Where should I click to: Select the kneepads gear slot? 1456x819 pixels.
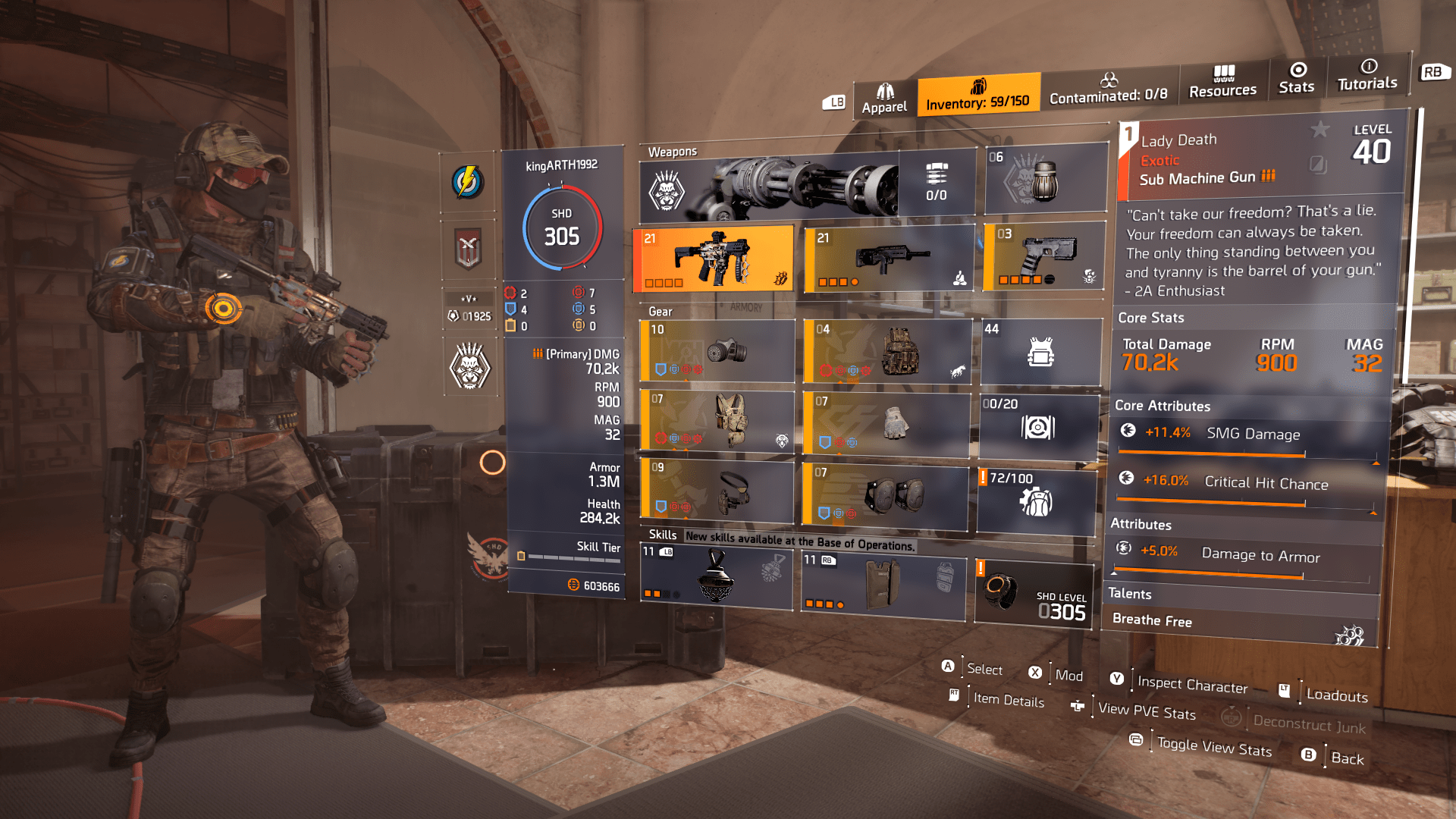884,496
